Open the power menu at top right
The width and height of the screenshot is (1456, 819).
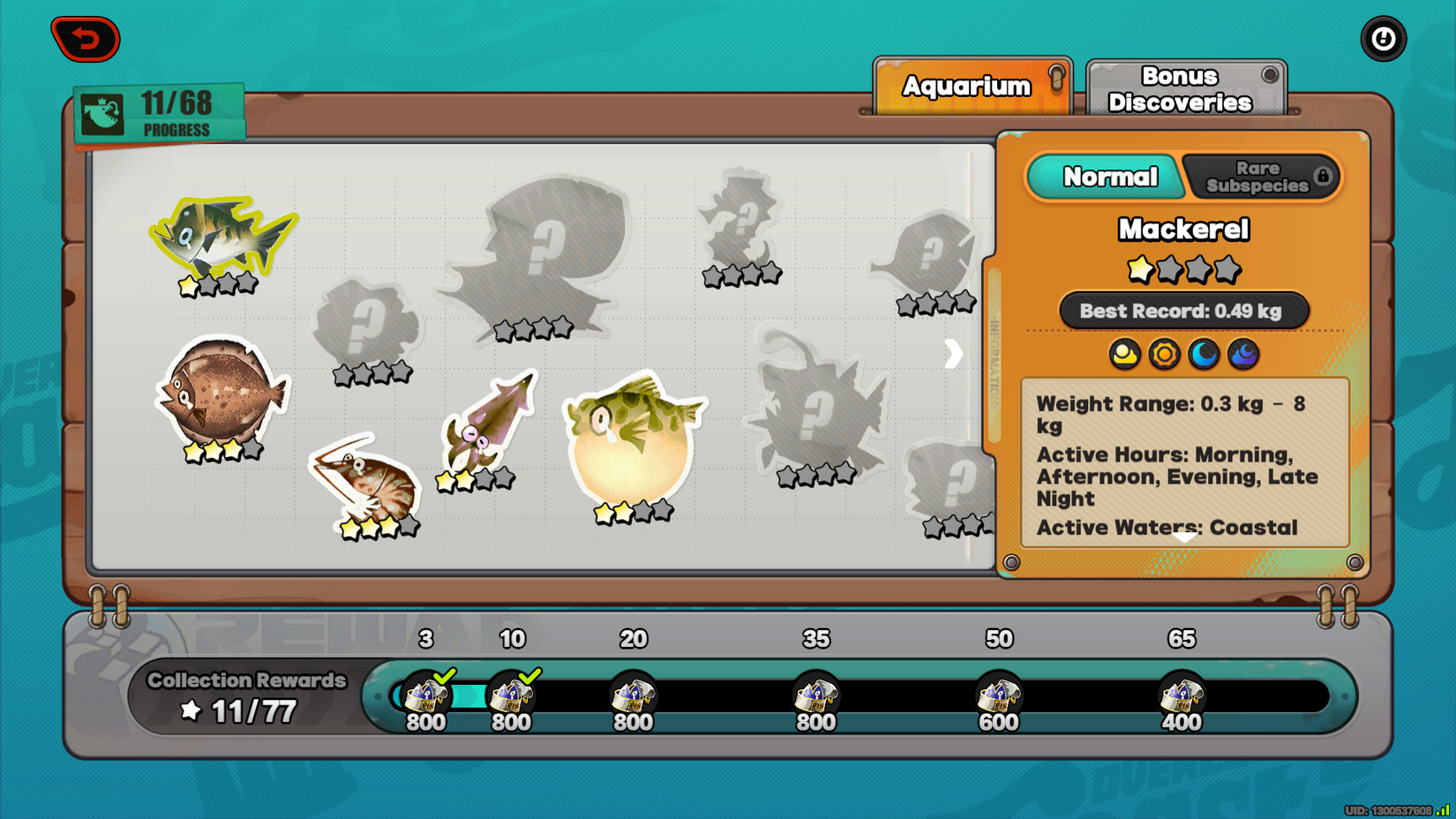(1383, 38)
